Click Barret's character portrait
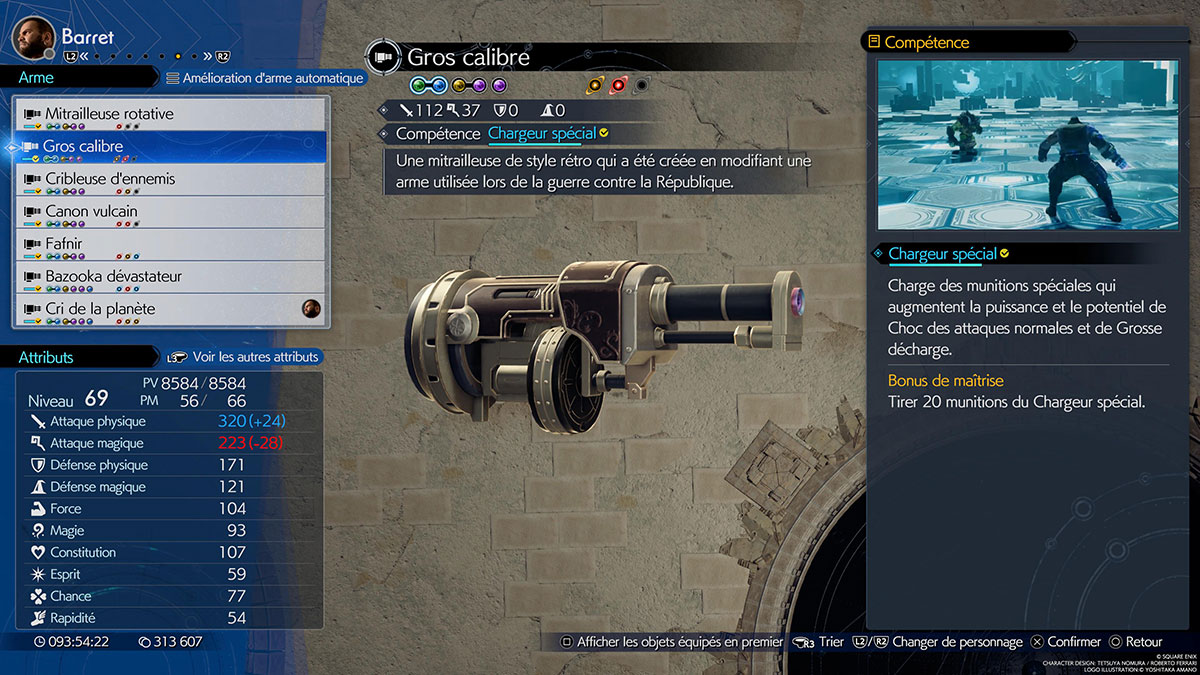This screenshot has width=1200, height=675. click(33, 39)
